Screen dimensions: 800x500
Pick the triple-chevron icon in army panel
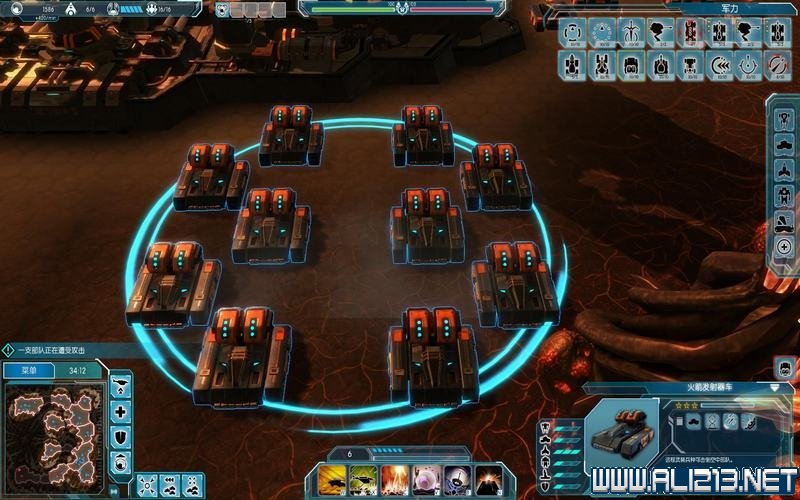(720, 65)
